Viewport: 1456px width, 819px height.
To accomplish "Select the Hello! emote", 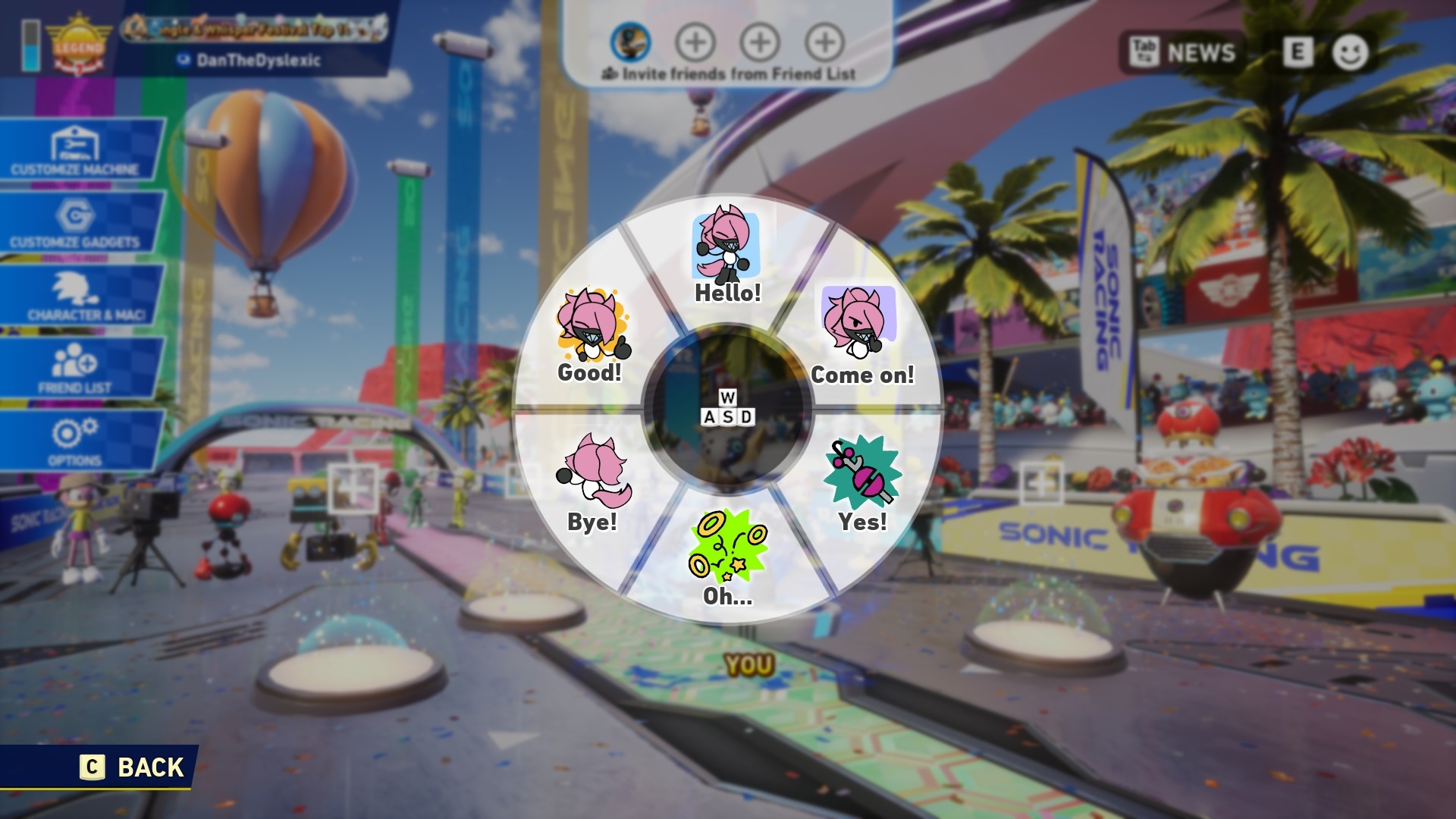I will point(727,256).
